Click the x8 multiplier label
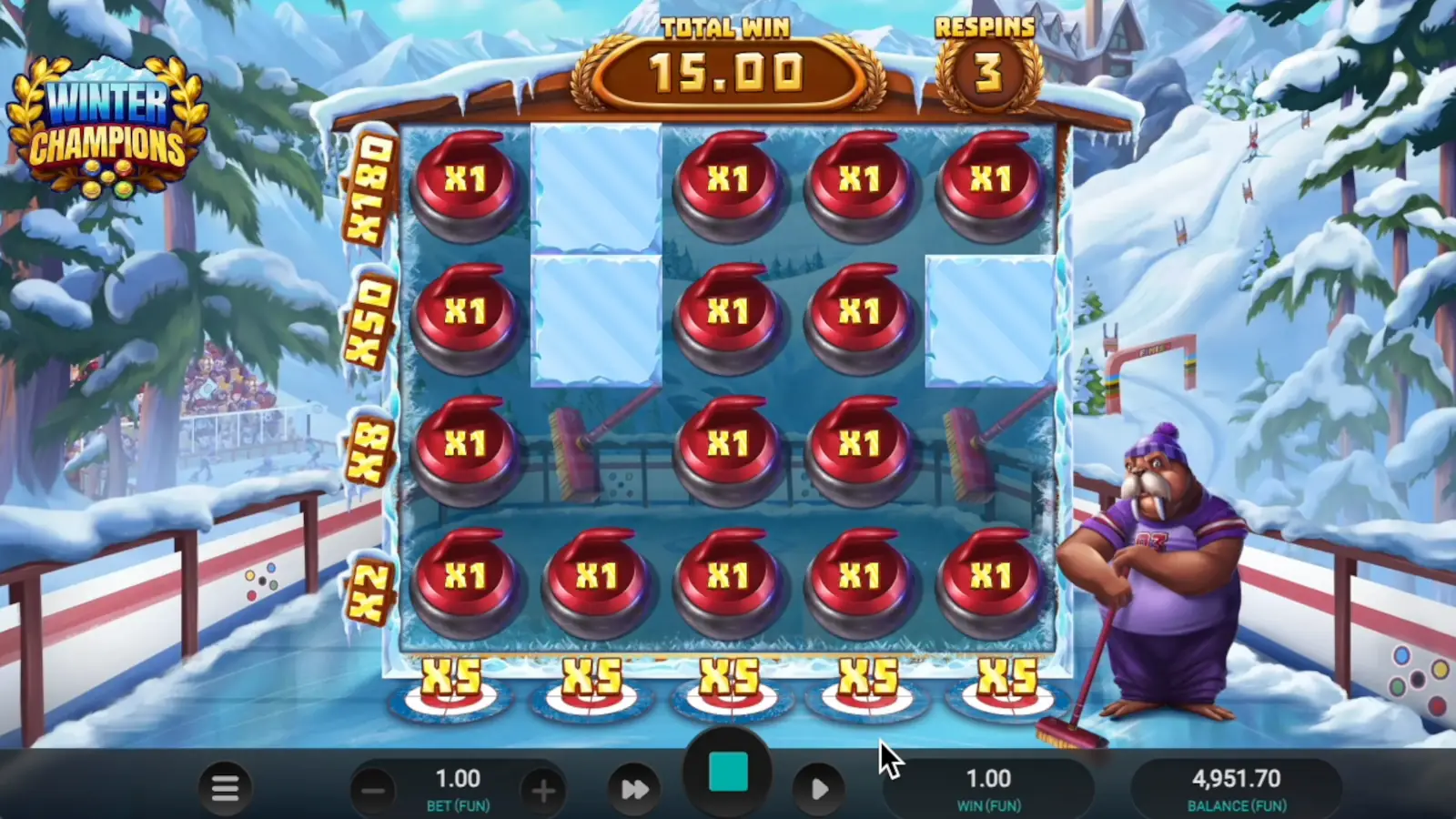This screenshot has height=819, width=1456. click(368, 446)
